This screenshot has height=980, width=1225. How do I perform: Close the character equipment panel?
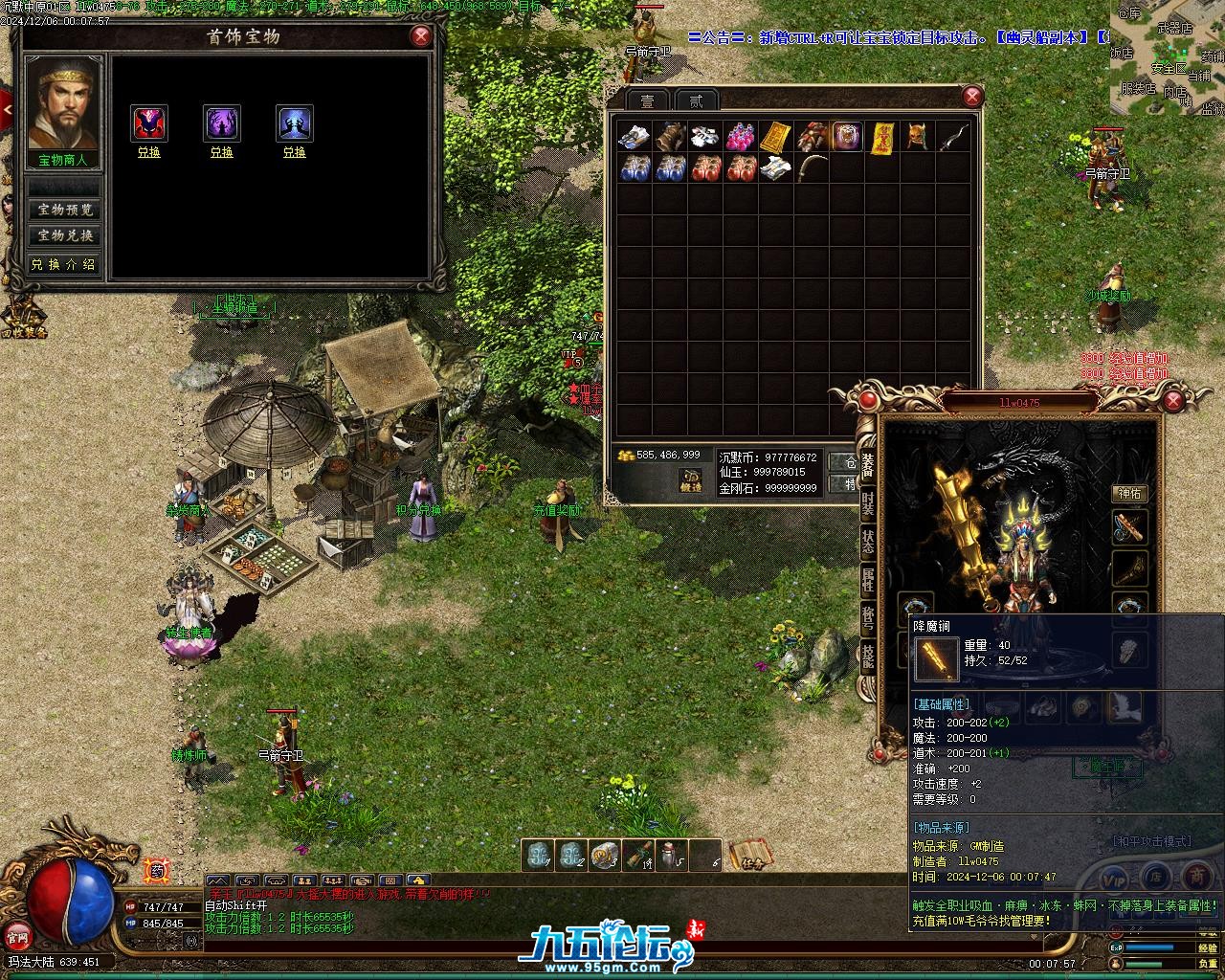[1174, 400]
